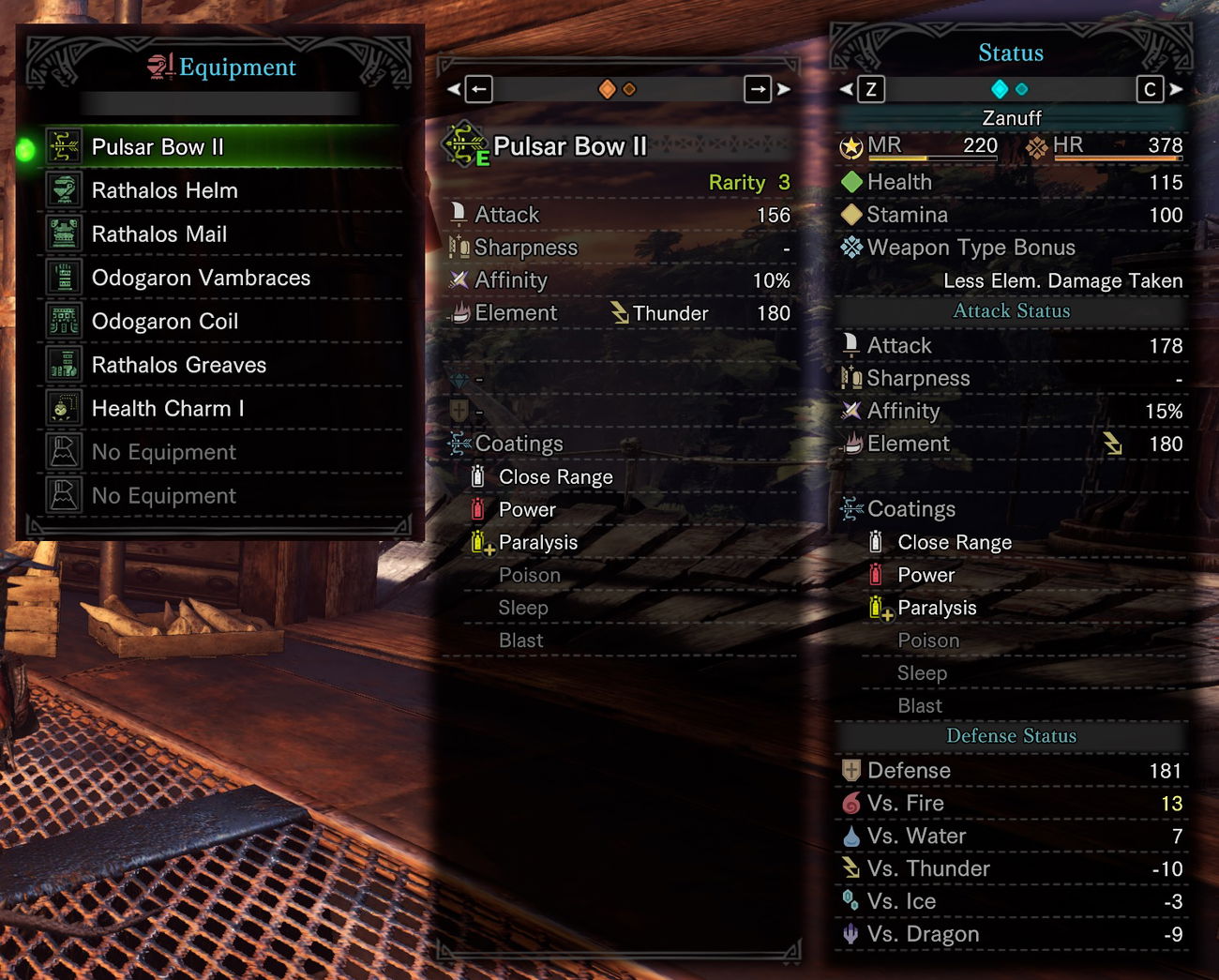
Task: Click the Health Charm I charm icon
Action: click(62, 408)
